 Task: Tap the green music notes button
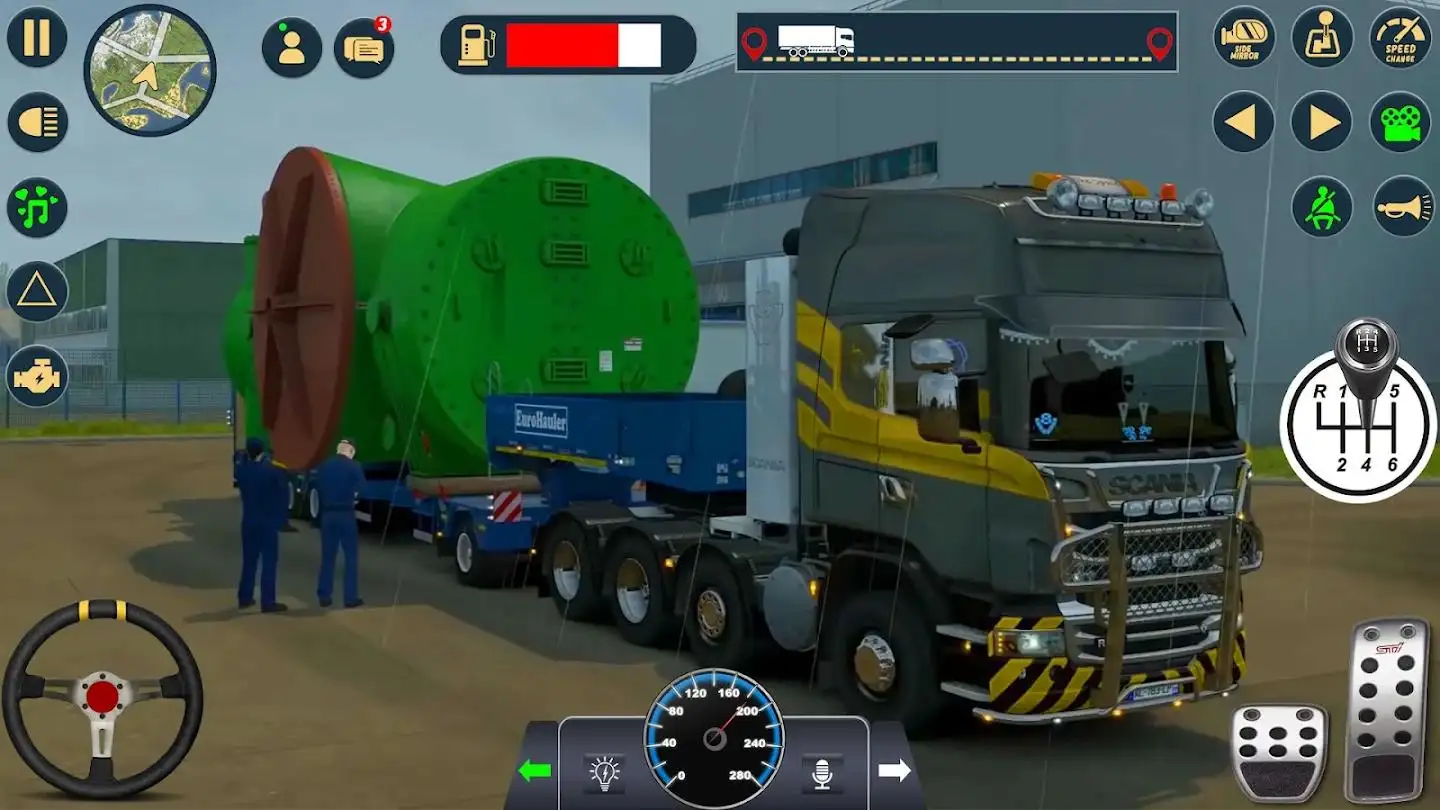point(37,207)
